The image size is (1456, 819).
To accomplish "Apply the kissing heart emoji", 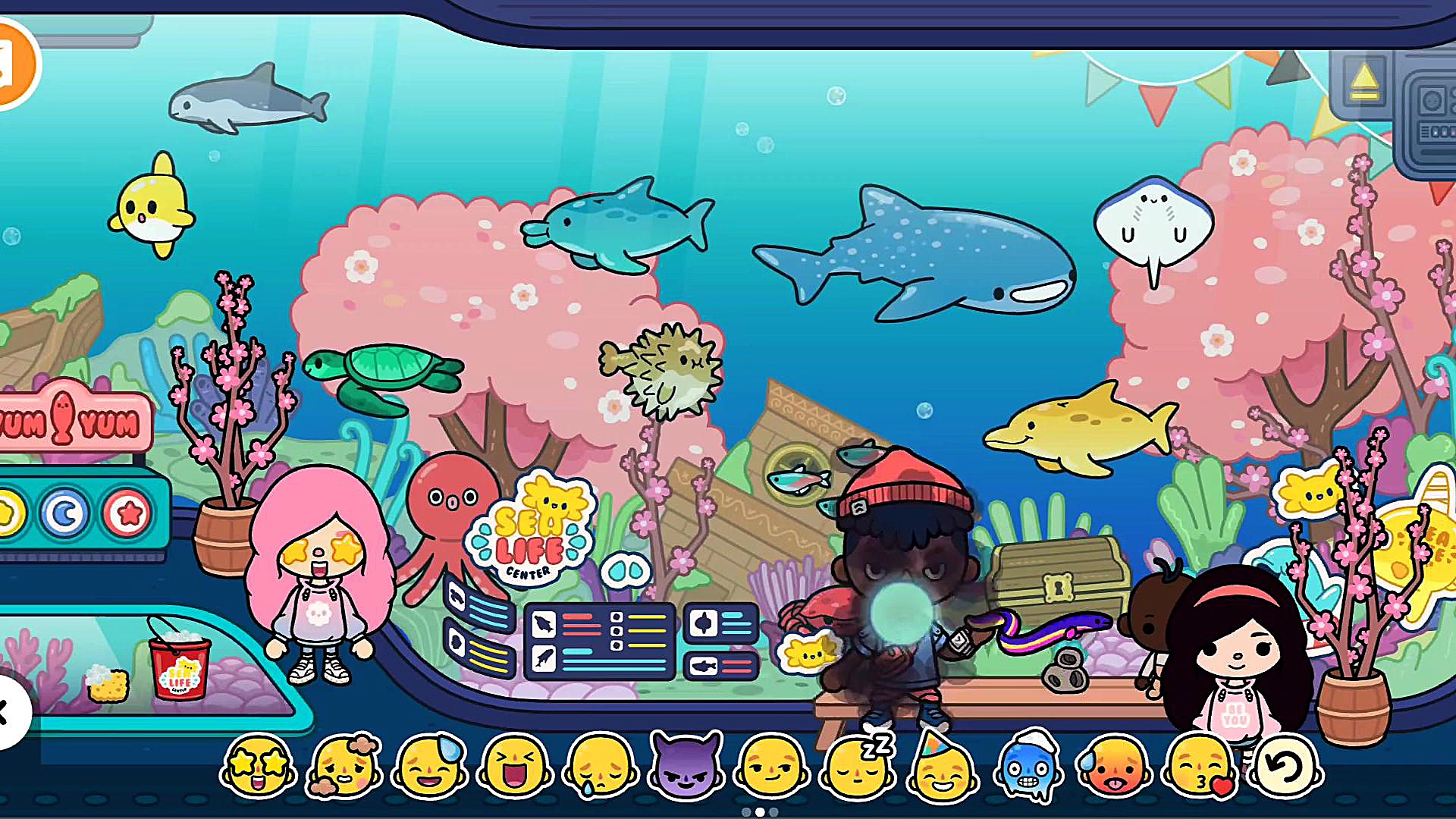I will pos(1200,767).
